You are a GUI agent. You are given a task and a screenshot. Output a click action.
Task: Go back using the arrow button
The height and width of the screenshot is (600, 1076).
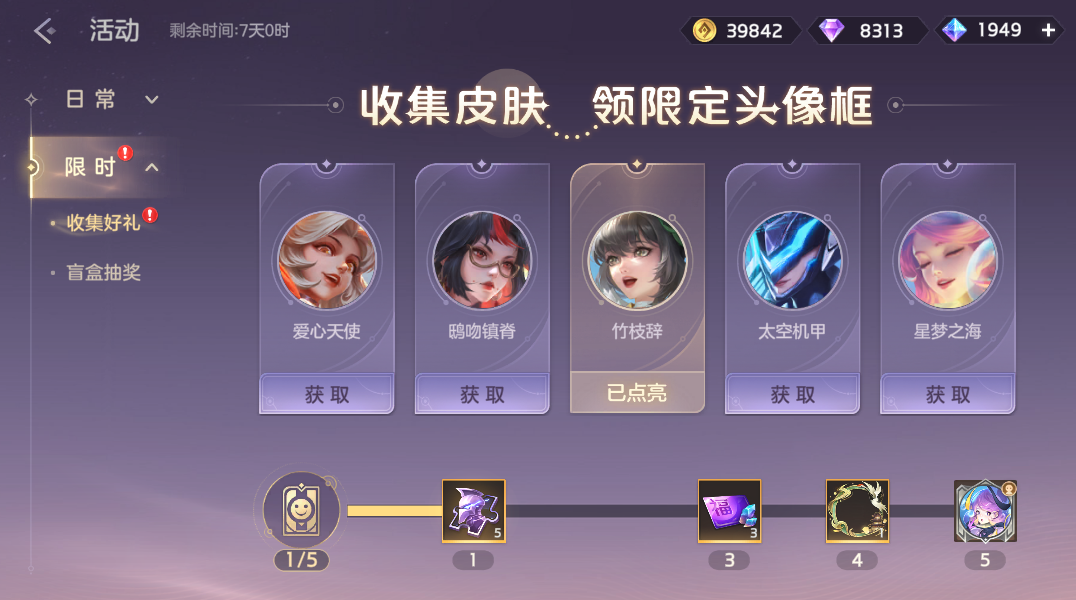point(45,31)
